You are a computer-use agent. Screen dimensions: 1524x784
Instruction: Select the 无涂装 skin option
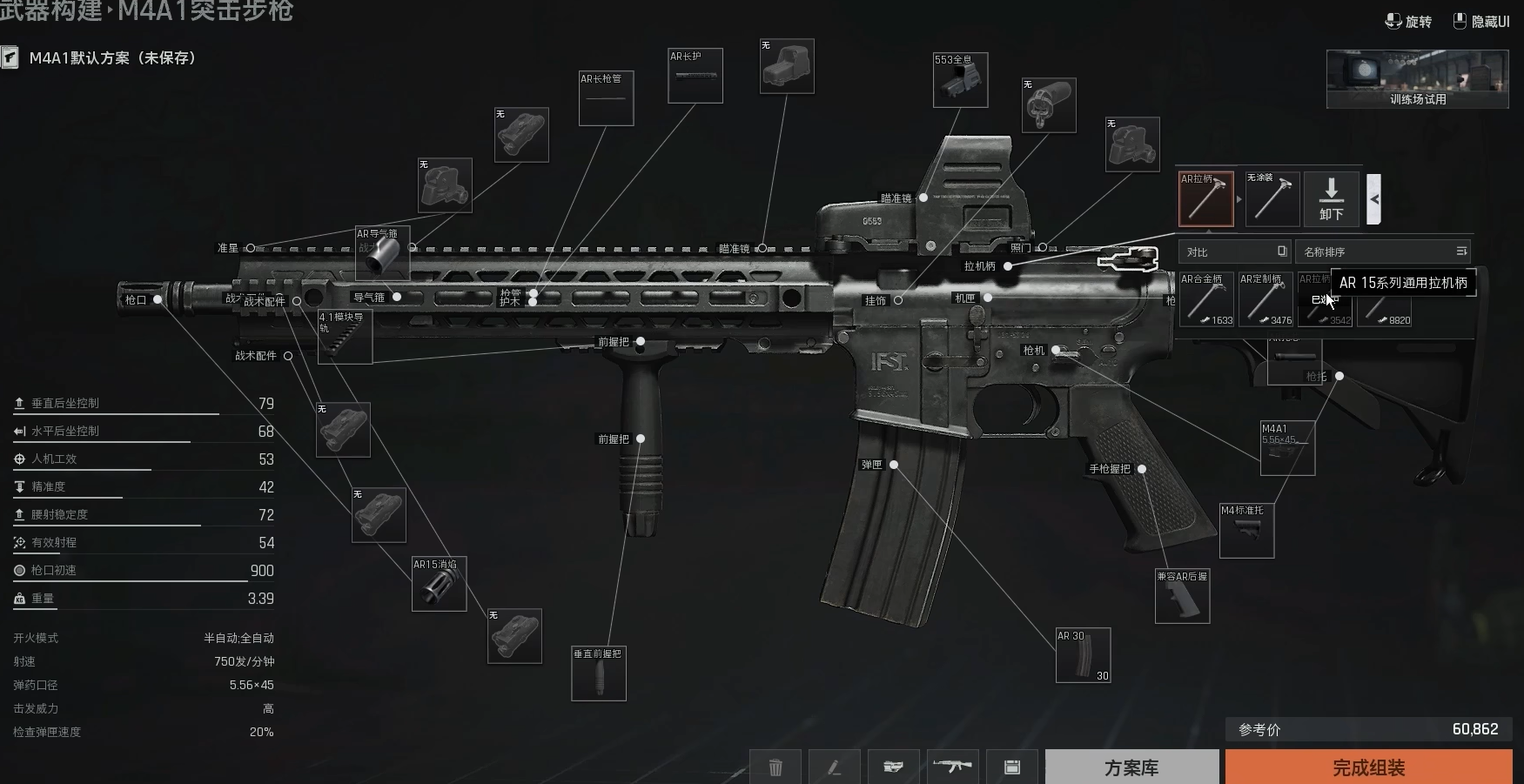[1272, 199]
